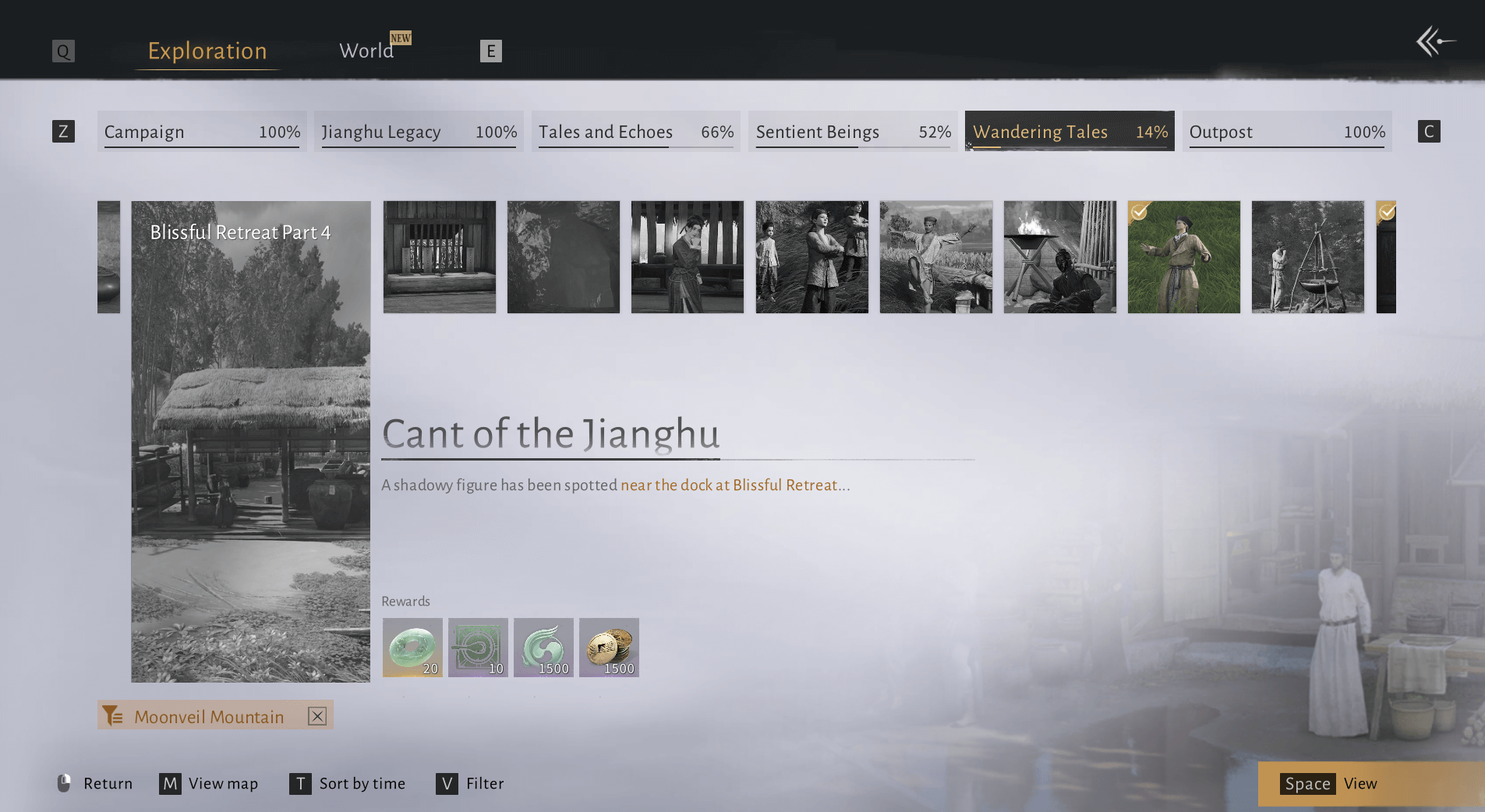Choose the burning brazier tale thumbnail
The image size is (1485, 812).
1059,257
